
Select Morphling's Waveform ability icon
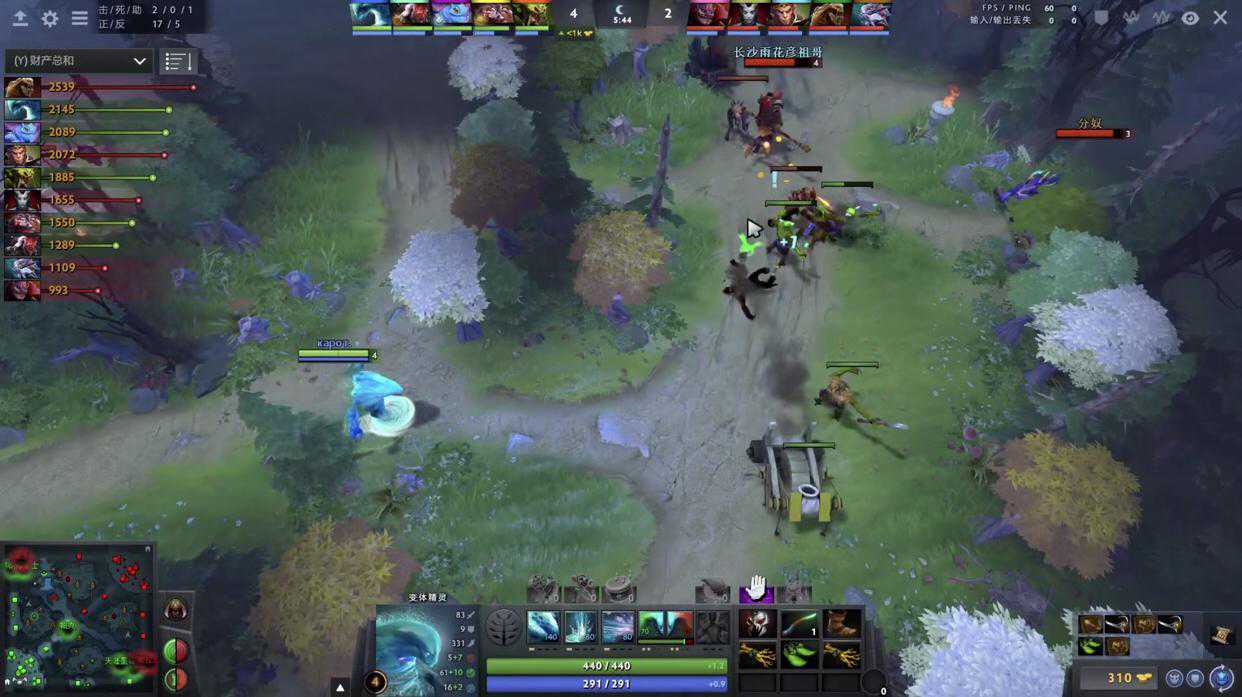[543, 627]
